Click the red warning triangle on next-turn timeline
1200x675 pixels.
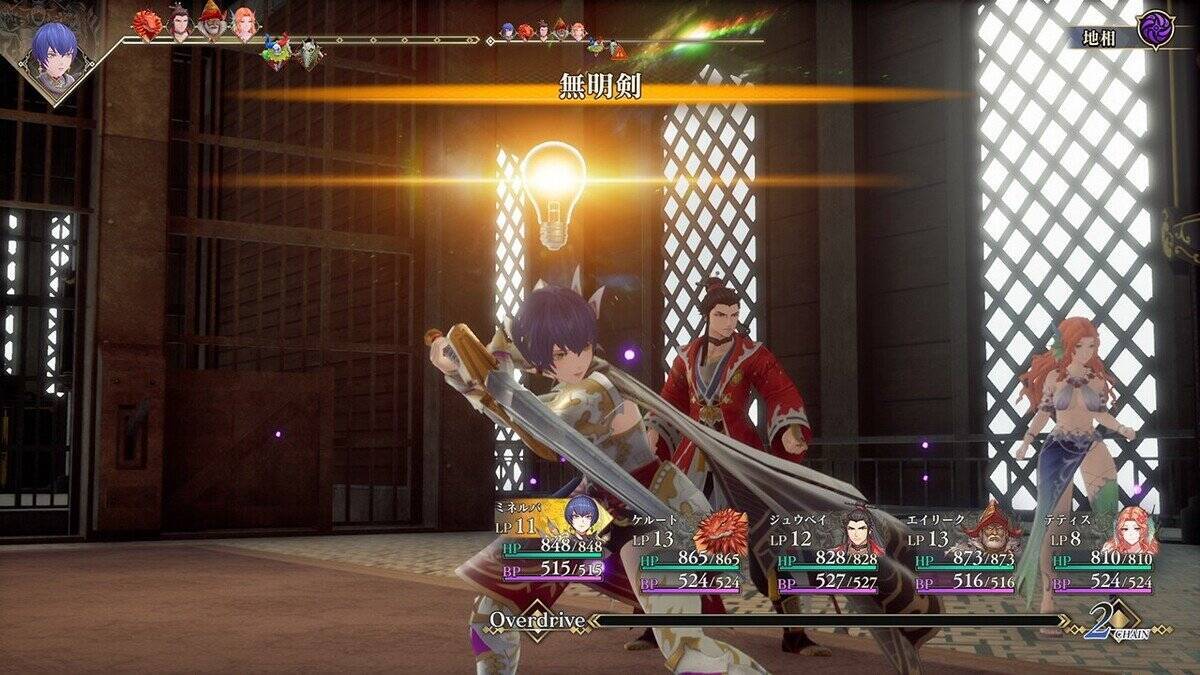click(x=620, y=50)
